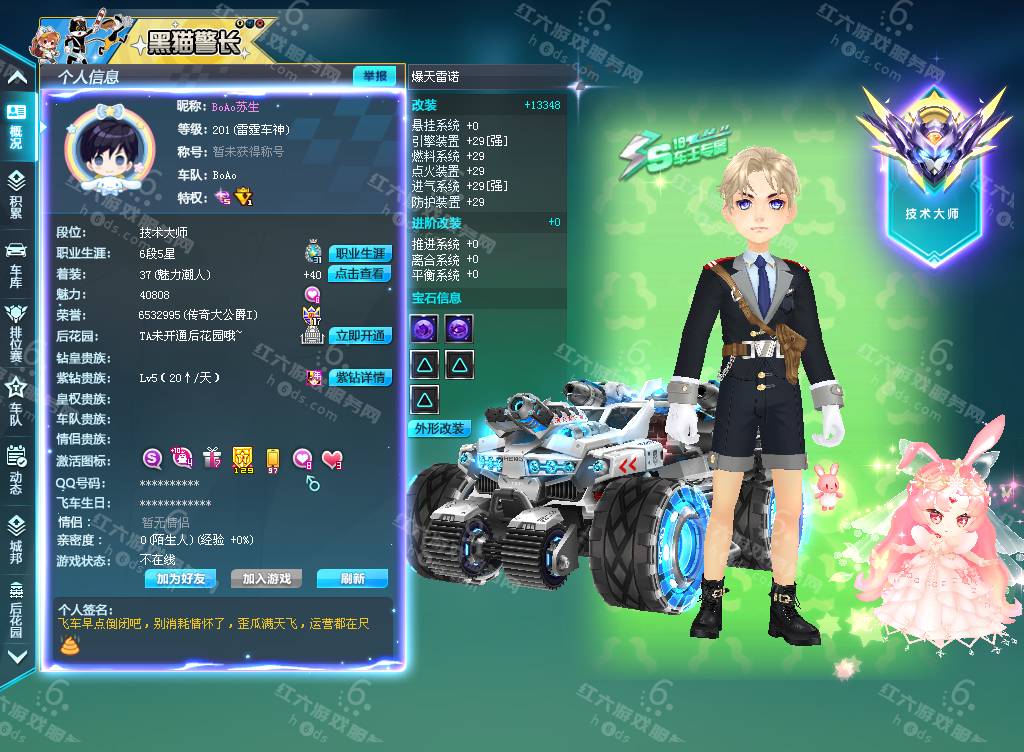Image resolution: width=1024 pixels, height=752 pixels.
Task: Show 紫钻详情 purple diamond details
Action: [359, 378]
